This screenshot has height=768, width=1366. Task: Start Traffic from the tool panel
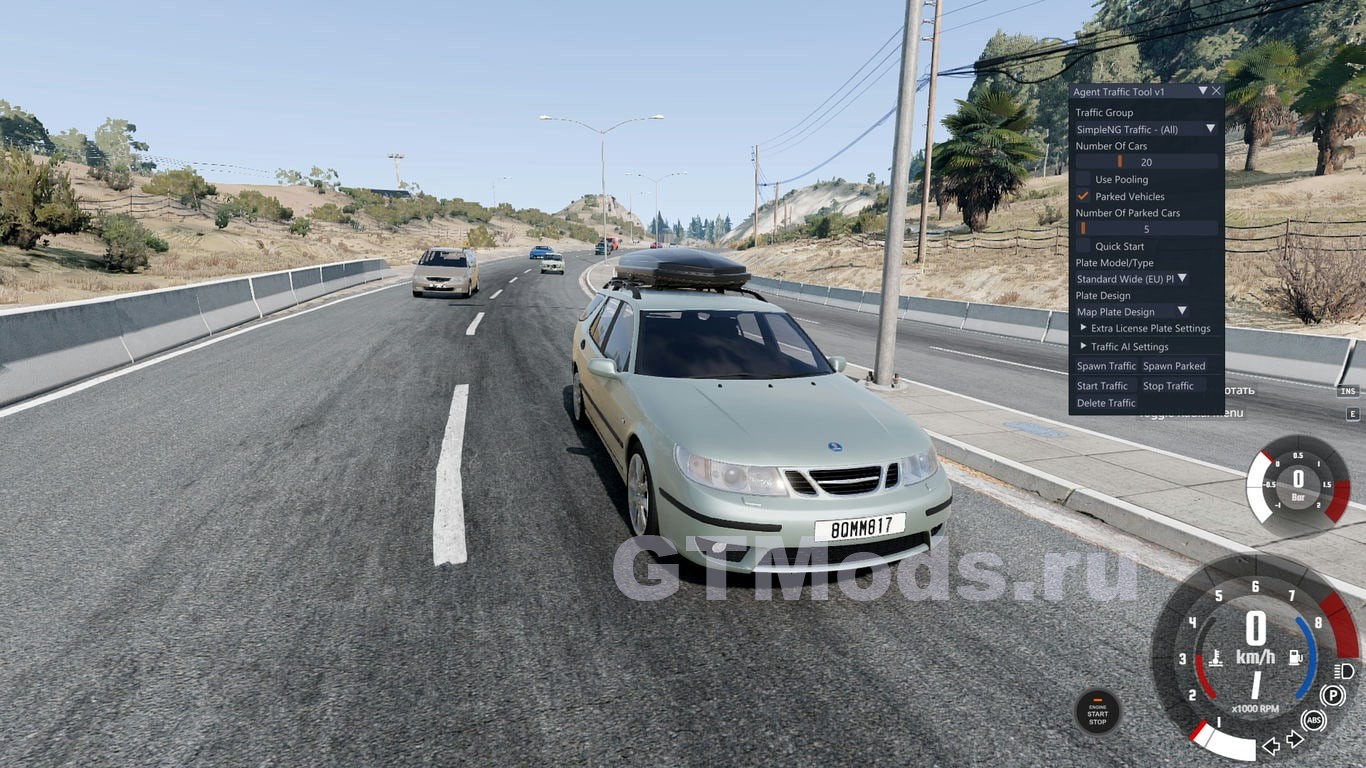(1102, 386)
